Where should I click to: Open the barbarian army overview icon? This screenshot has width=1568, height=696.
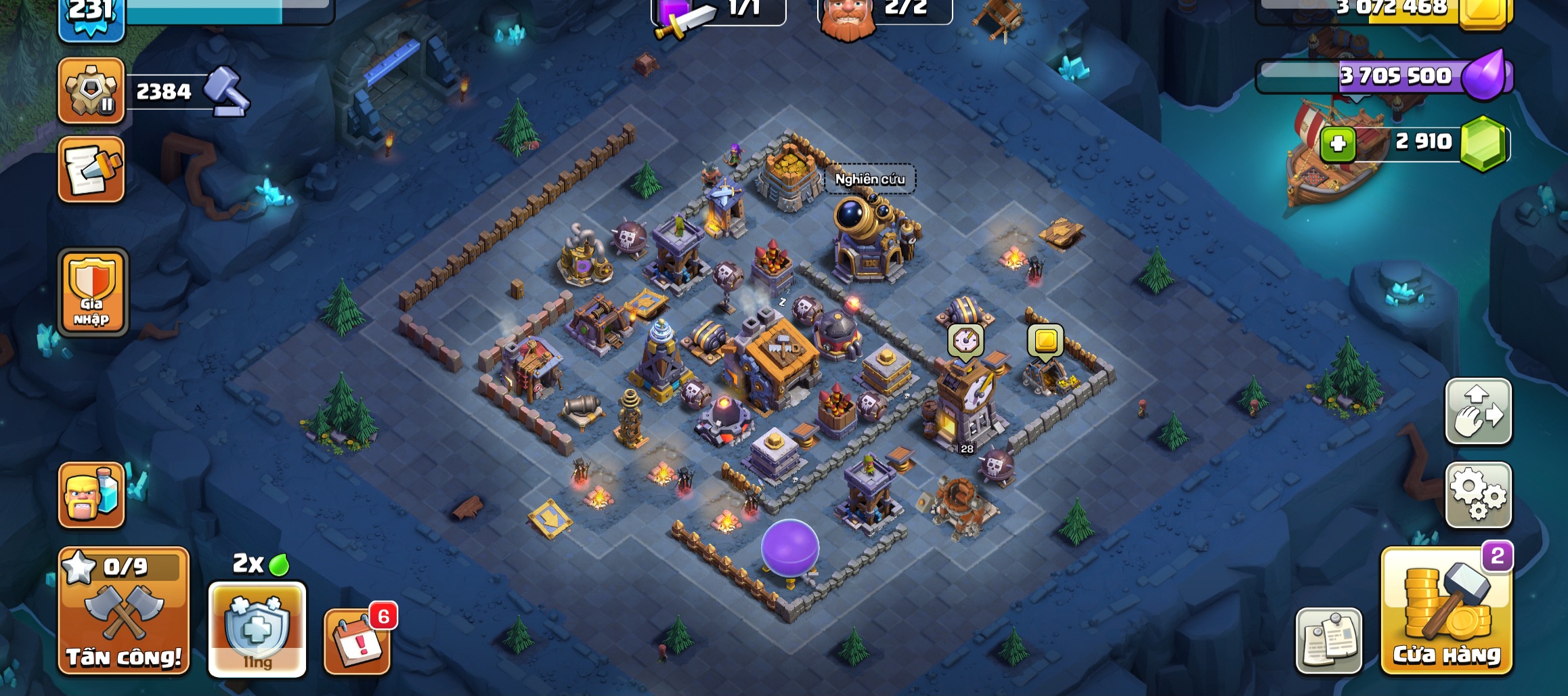91,495
